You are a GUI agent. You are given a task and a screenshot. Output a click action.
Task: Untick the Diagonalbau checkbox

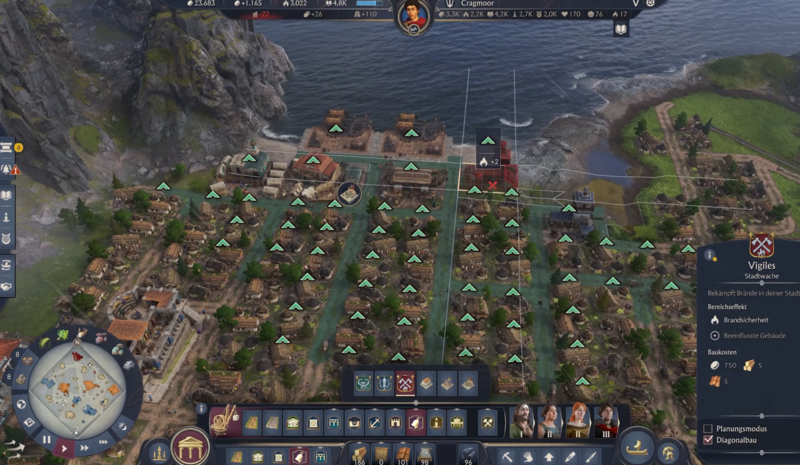(x=708, y=440)
